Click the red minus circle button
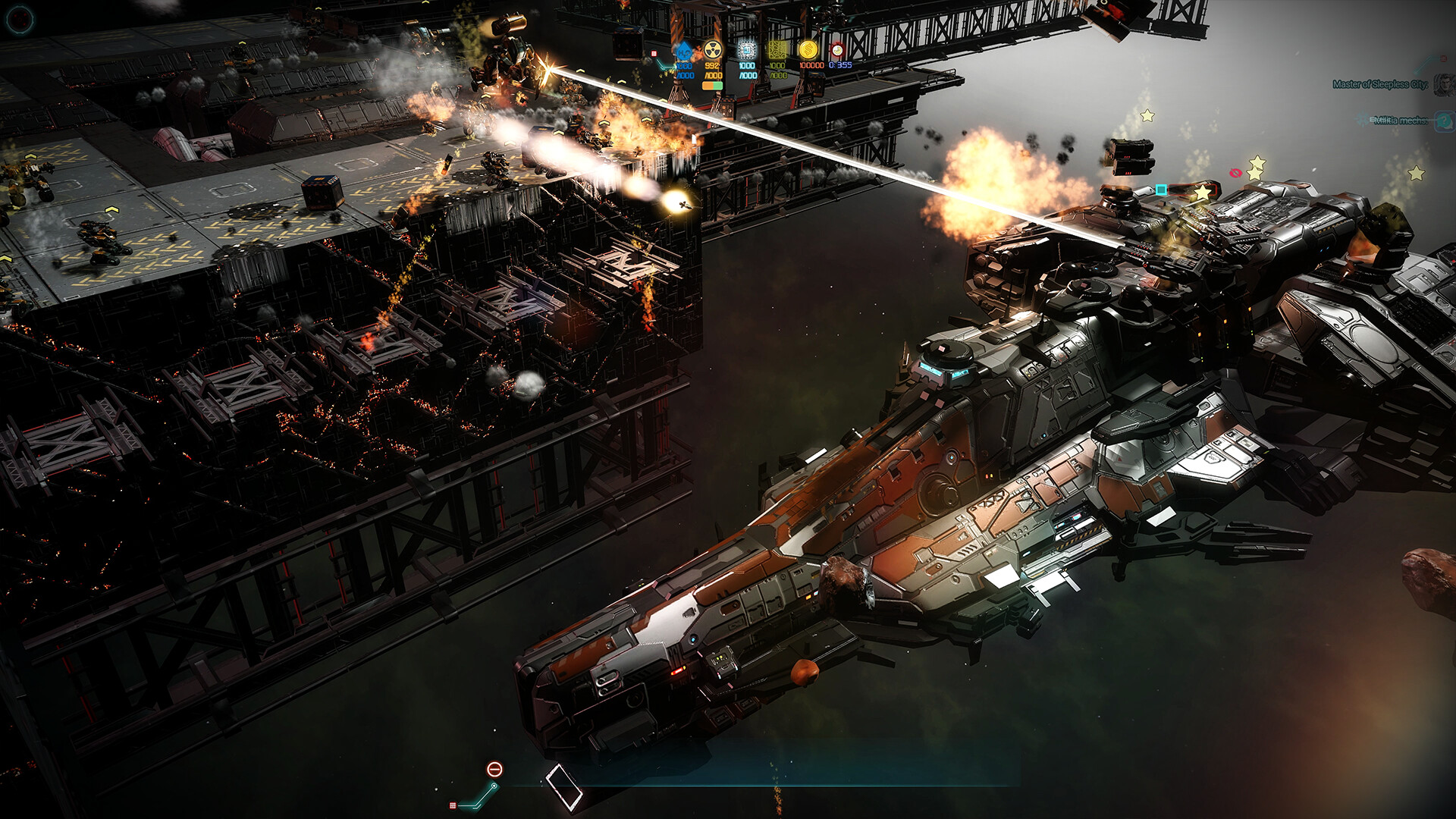The width and height of the screenshot is (1456, 819). click(x=494, y=770)
